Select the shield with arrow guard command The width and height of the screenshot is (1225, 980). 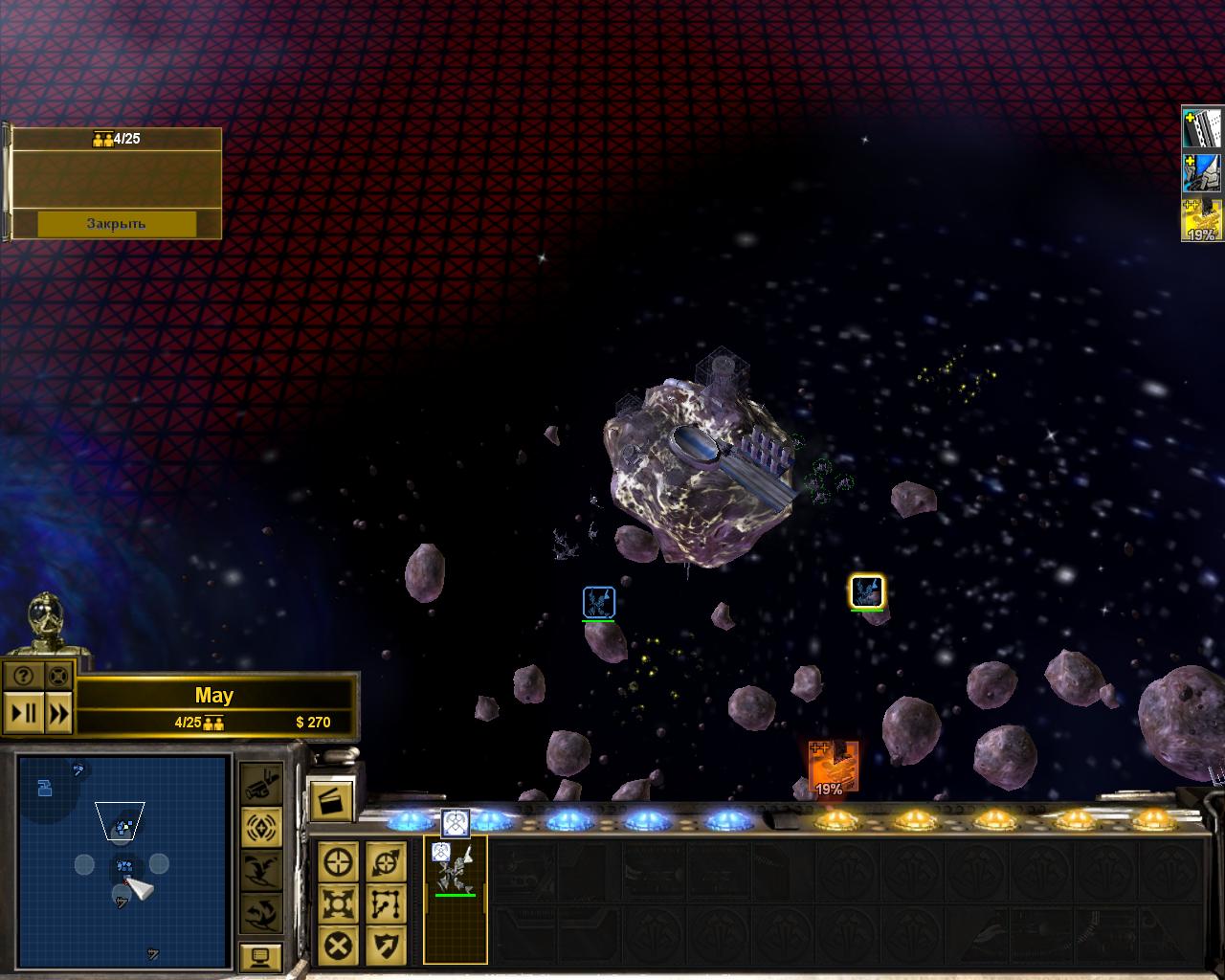click(385, 946)
